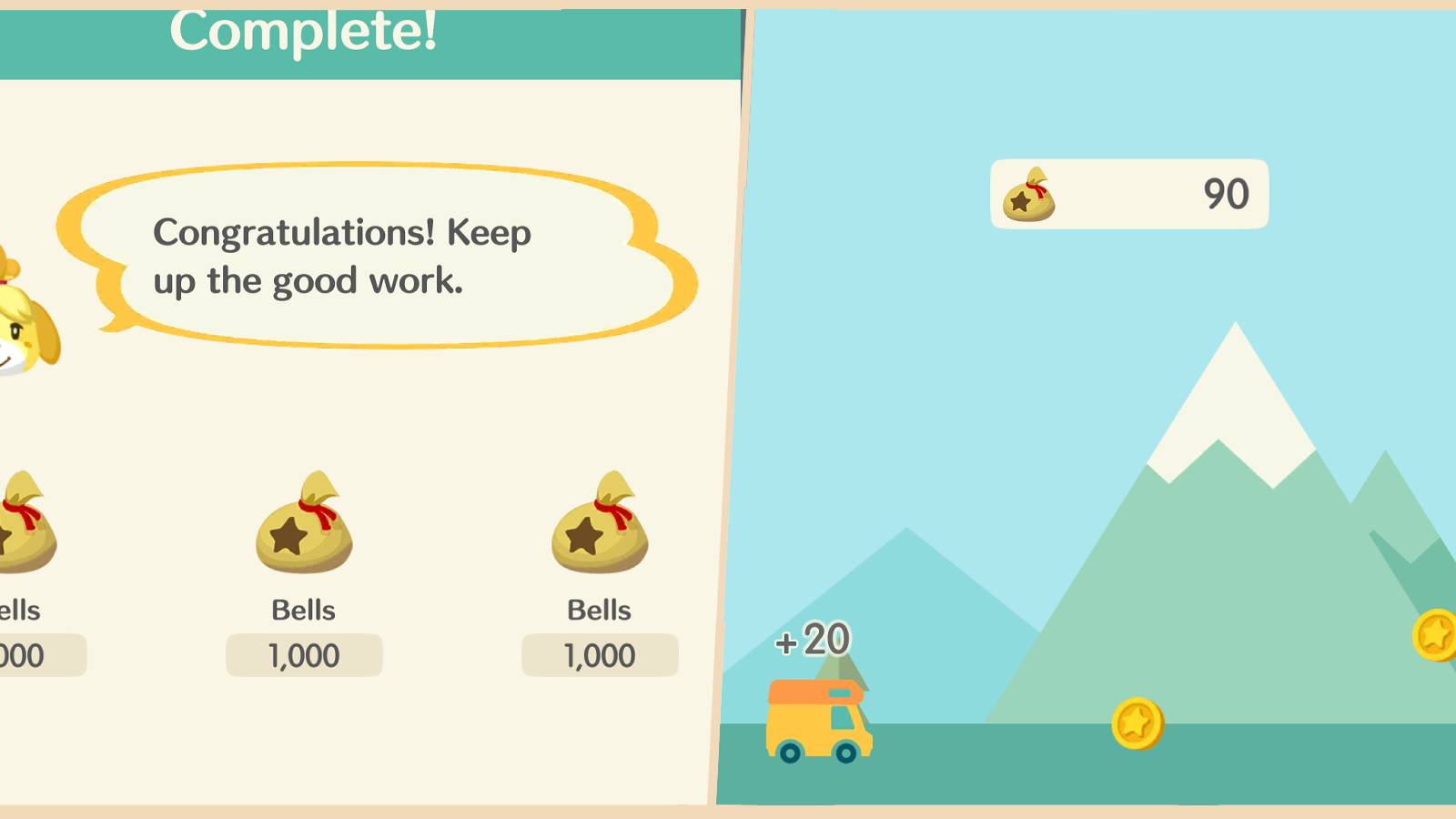Tap the bell bag icon in the counter
Viewport: 1456px width, 819px height.
tap(1031, 195)
